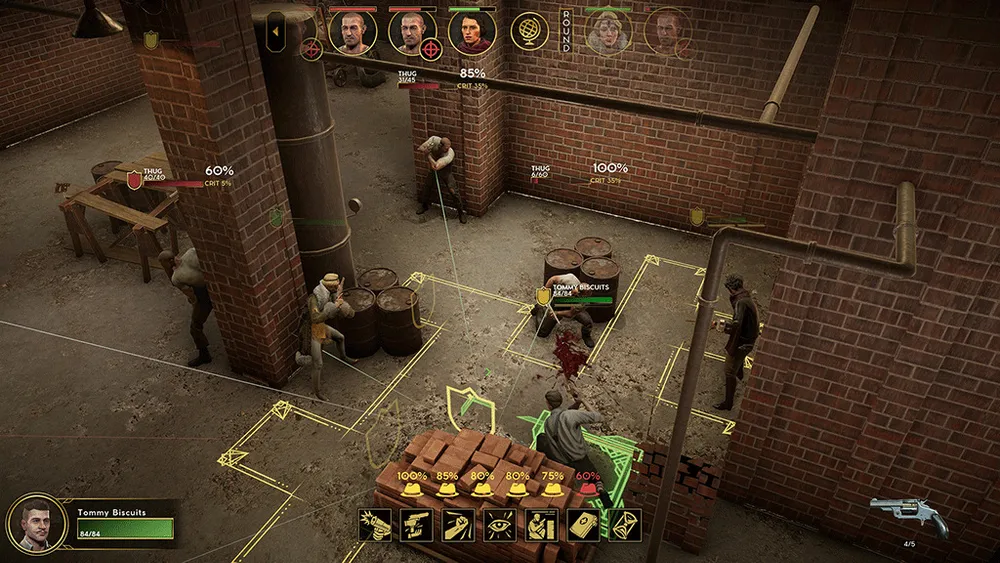Choose the crouch-behind-cover ability
The image size is (1000, 563).
541,524
